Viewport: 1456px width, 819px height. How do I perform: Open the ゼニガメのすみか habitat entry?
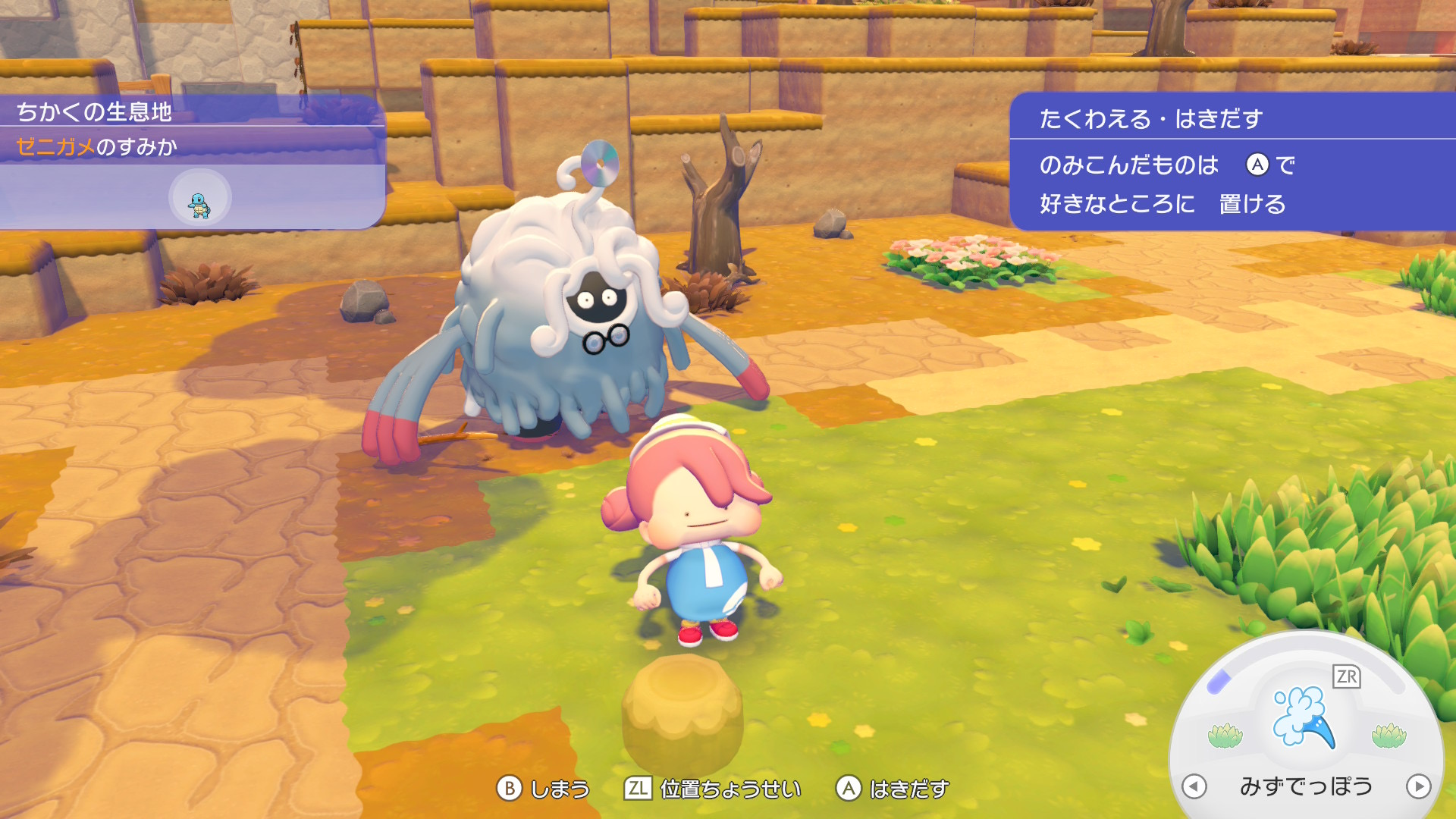(x=97, y=146)
